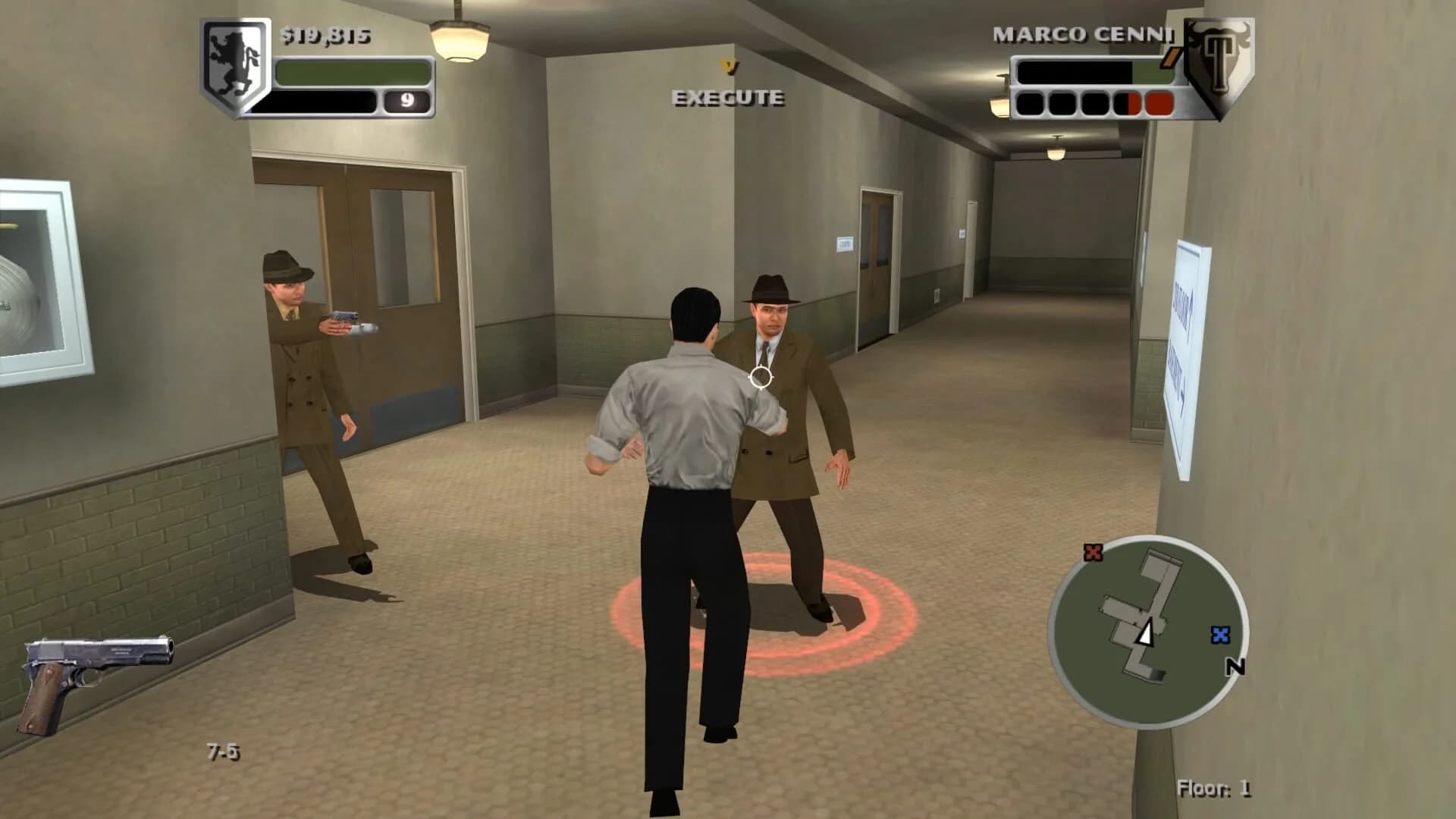The width and height of the screenshot is (1456, 819).
Task: Click the blue X marker on the minimap
Action: pos(1222,635)
